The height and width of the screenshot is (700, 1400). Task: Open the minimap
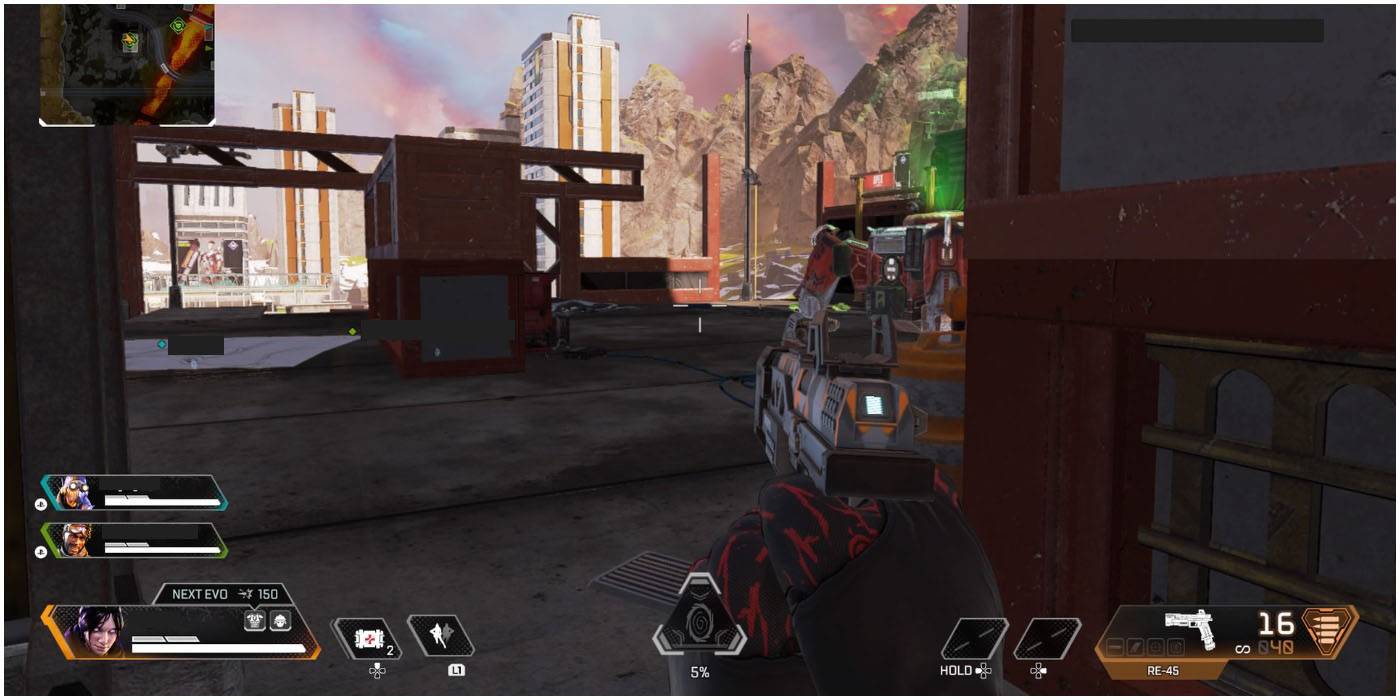click(x=127, y=63)
